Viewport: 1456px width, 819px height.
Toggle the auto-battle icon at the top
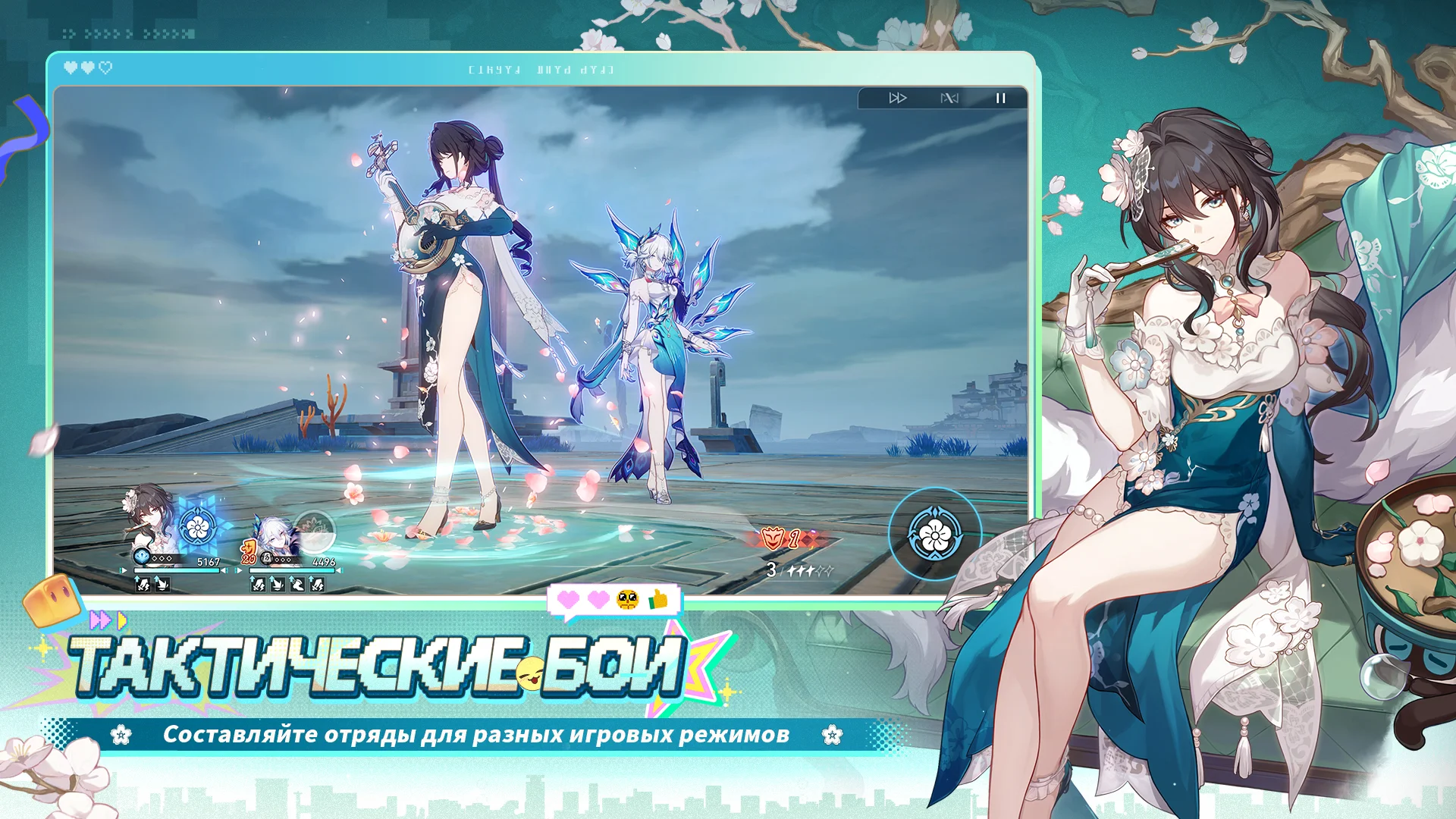click(949, 97)
